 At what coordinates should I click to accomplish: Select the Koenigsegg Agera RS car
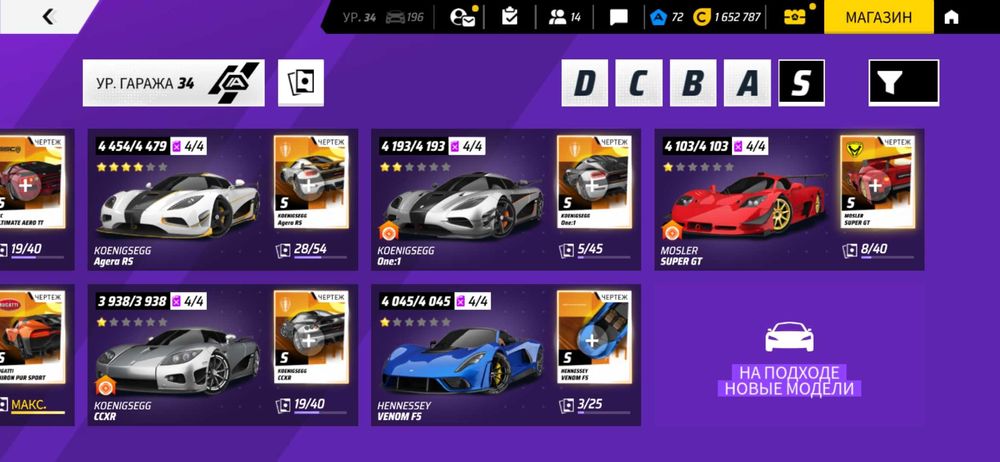(x=180, y=200)
